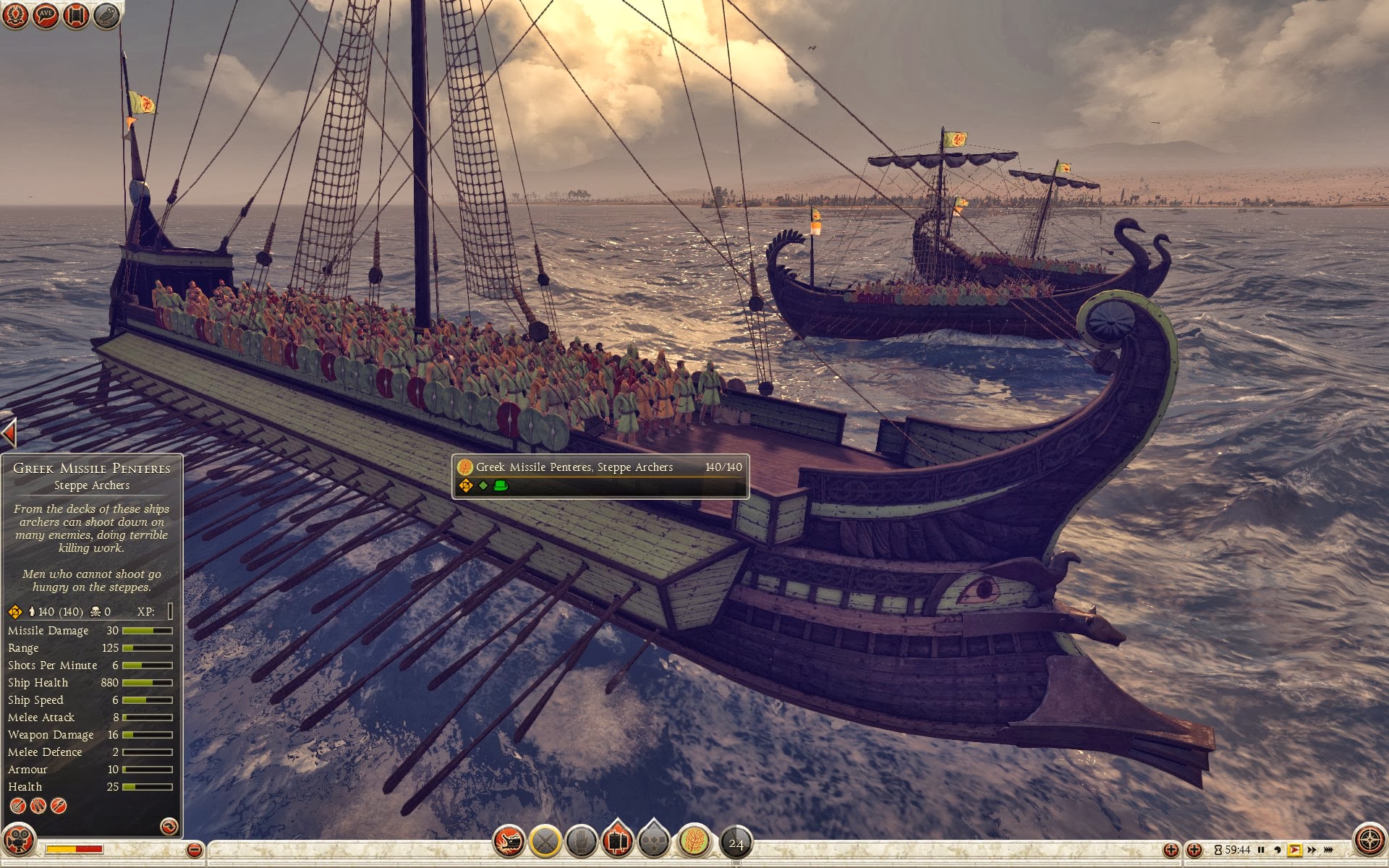This screenshot has width=1389, height=868.
Task: Toggle melee mode crossed swords button
Action: 545,841
